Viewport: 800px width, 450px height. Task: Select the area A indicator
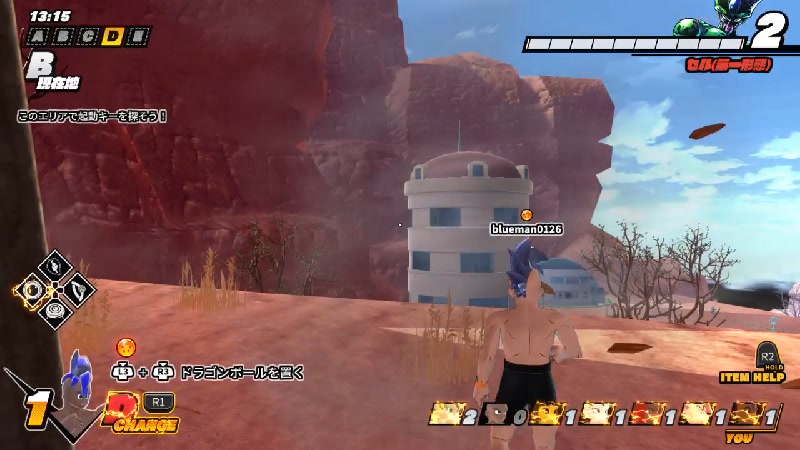coord(38,37)
